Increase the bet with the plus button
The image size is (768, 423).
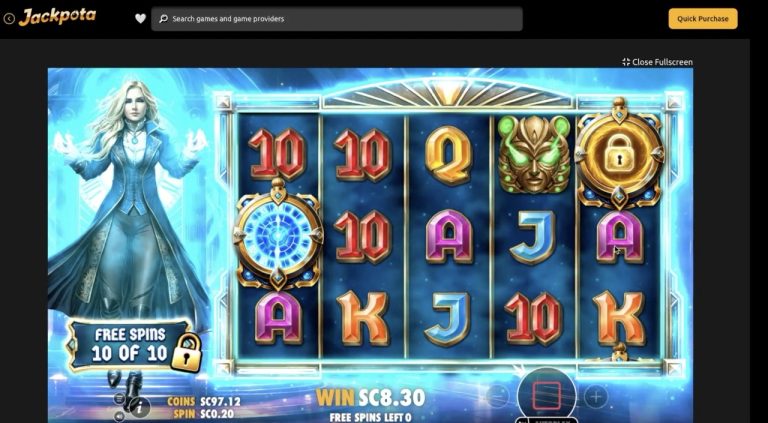[x=596, y=396]
